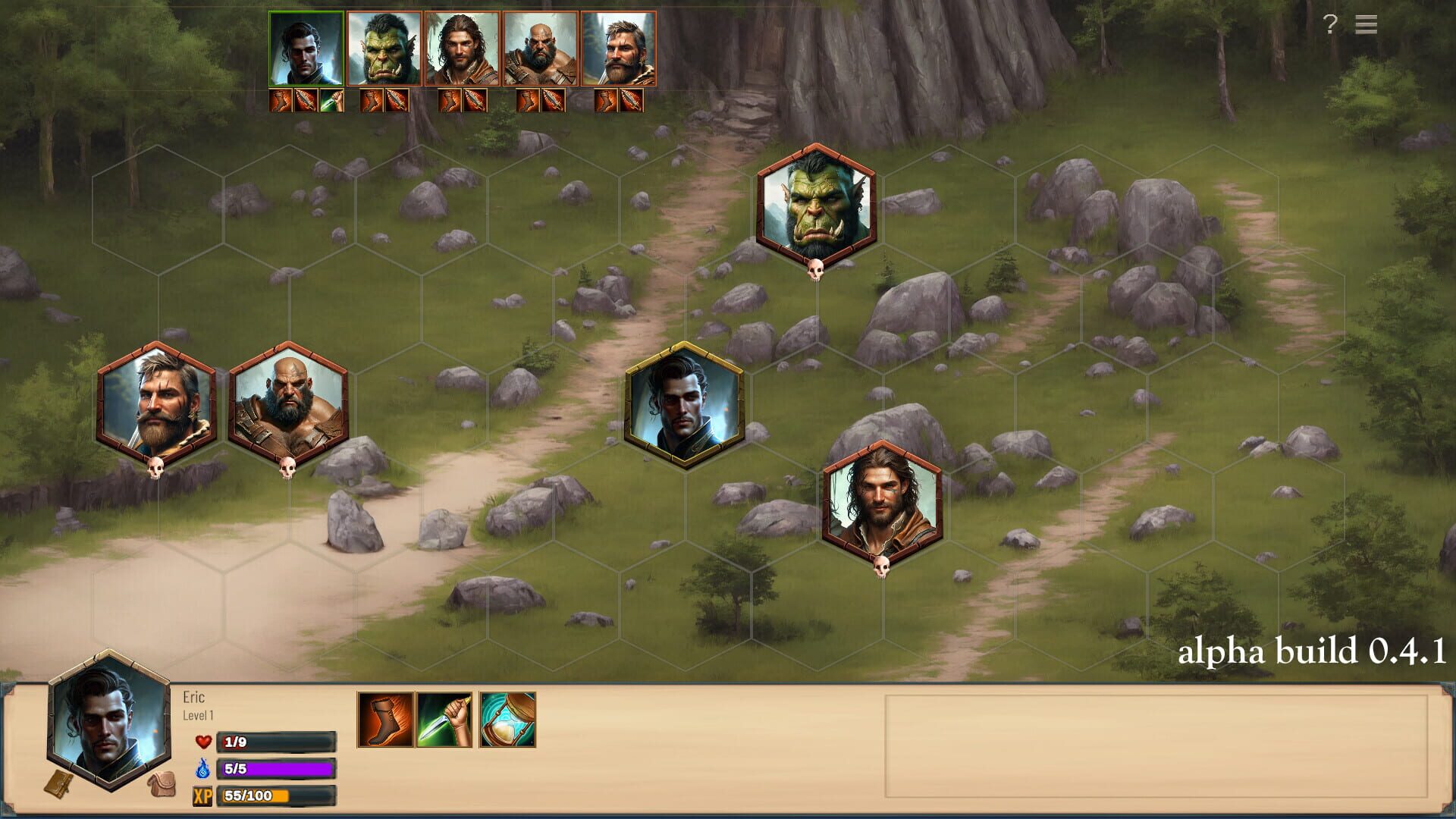Choose the orc portrait in the turn order bar
This screenshot has width=1456, height=819.
coord(384,49)
